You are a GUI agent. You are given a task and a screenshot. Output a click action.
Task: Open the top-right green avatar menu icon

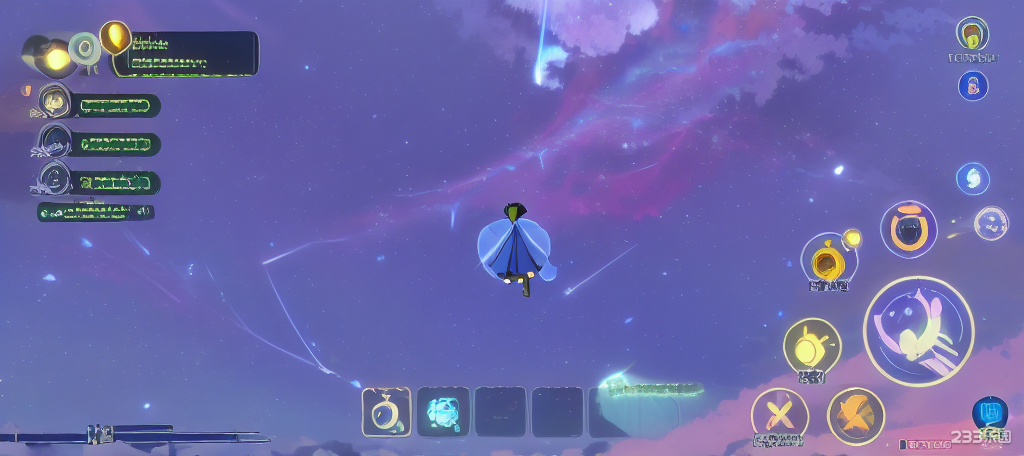pyautogui.click(x=972, y=33)
